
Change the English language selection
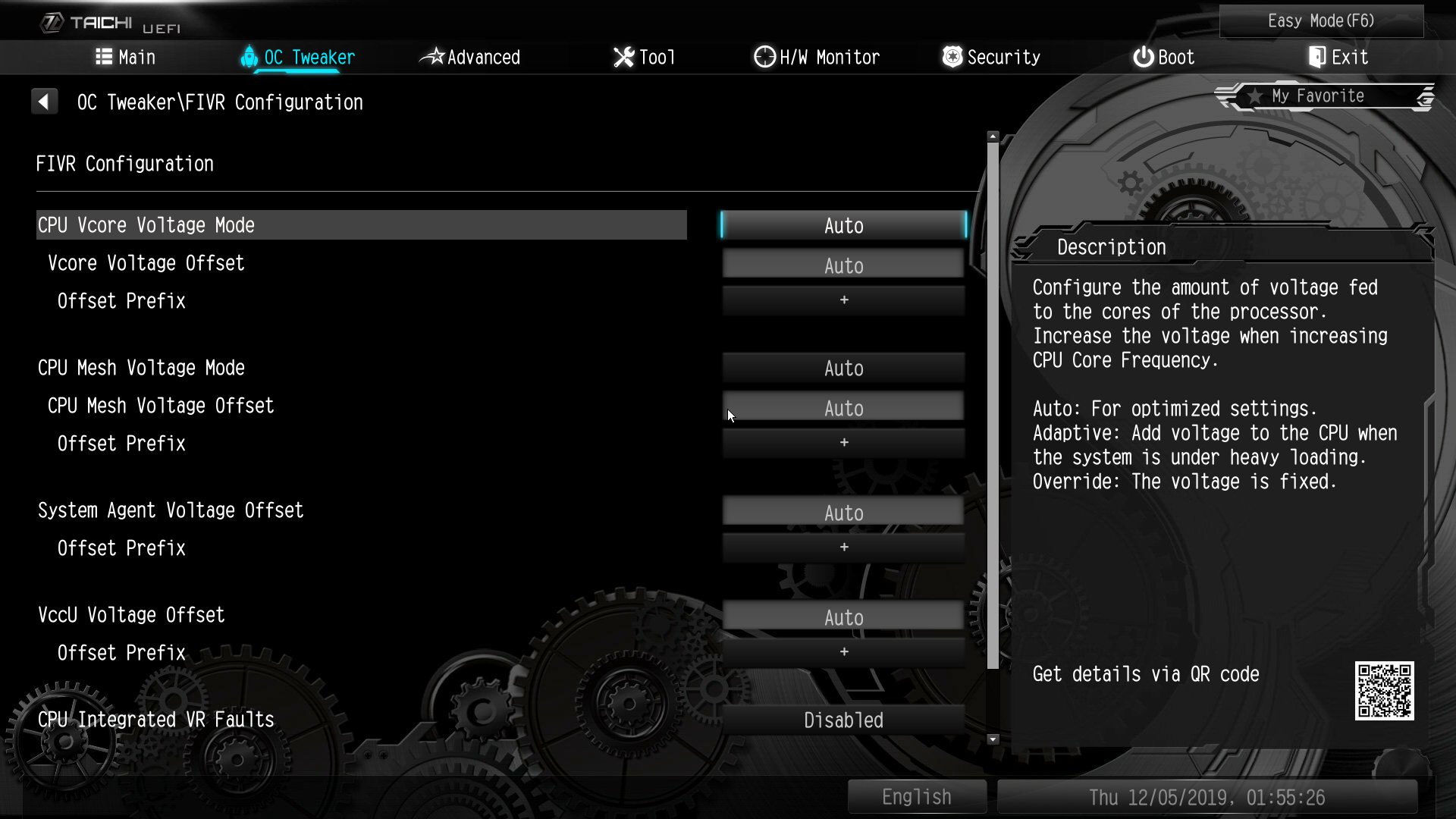pos(916,797)
